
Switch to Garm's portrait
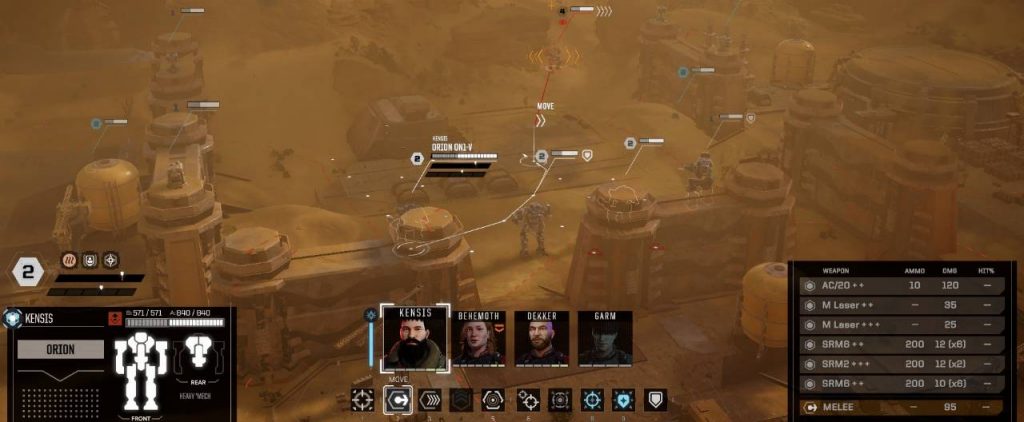point(603,340)
